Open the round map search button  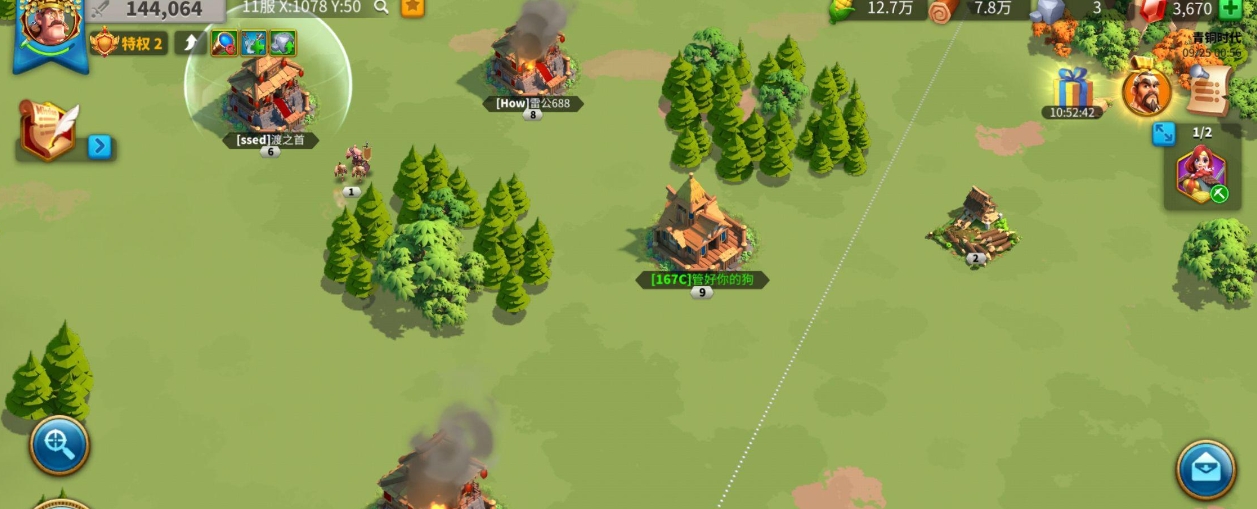(59, 445)
